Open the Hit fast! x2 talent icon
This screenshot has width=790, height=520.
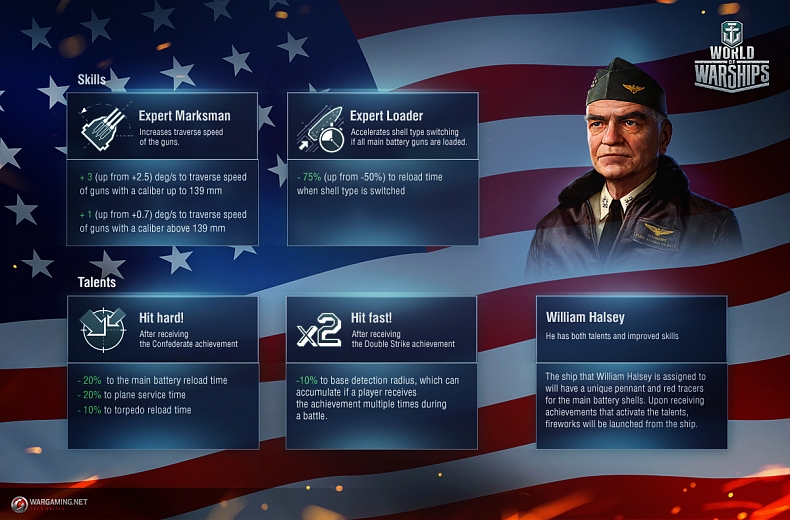(x=319, y=330)
